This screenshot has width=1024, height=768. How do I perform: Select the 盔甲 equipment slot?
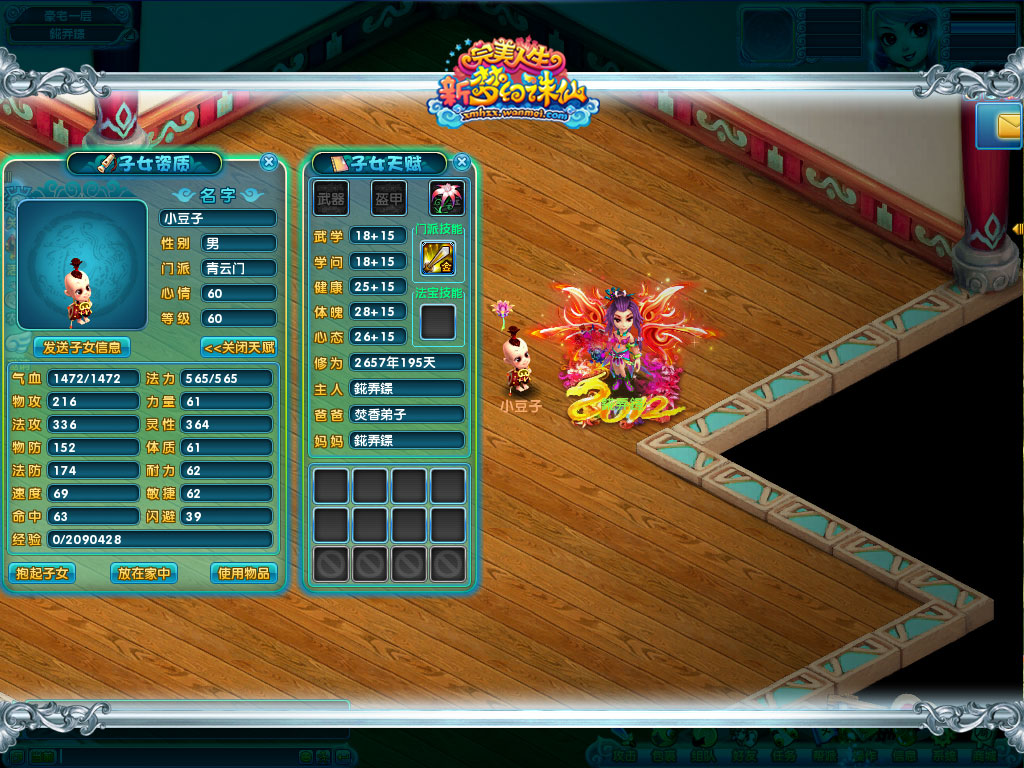[x=388, y=198]
